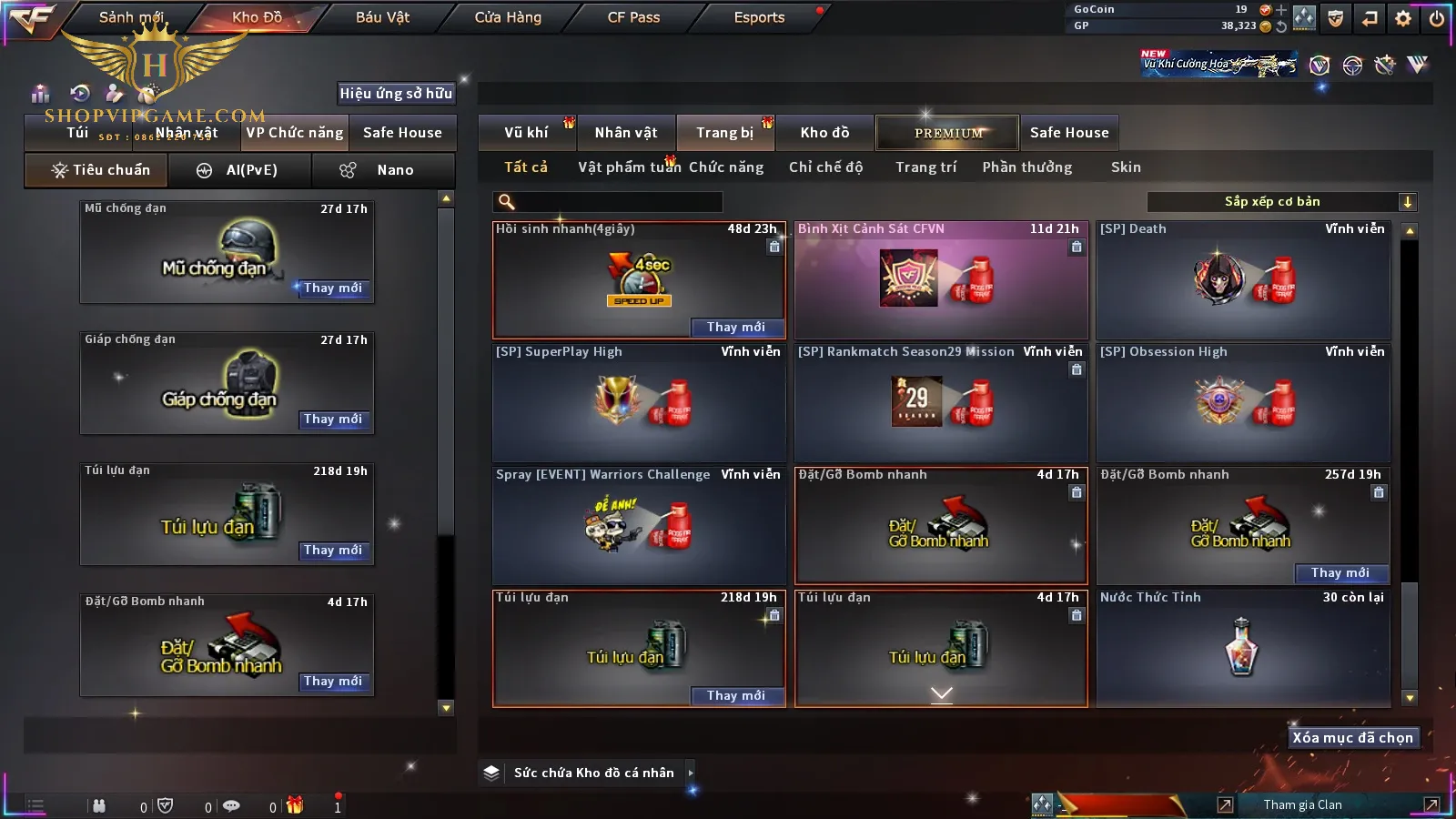Click Xóa mục đã chọn button
Viewport: 1456px width, 819px height.
point(1352,738)
